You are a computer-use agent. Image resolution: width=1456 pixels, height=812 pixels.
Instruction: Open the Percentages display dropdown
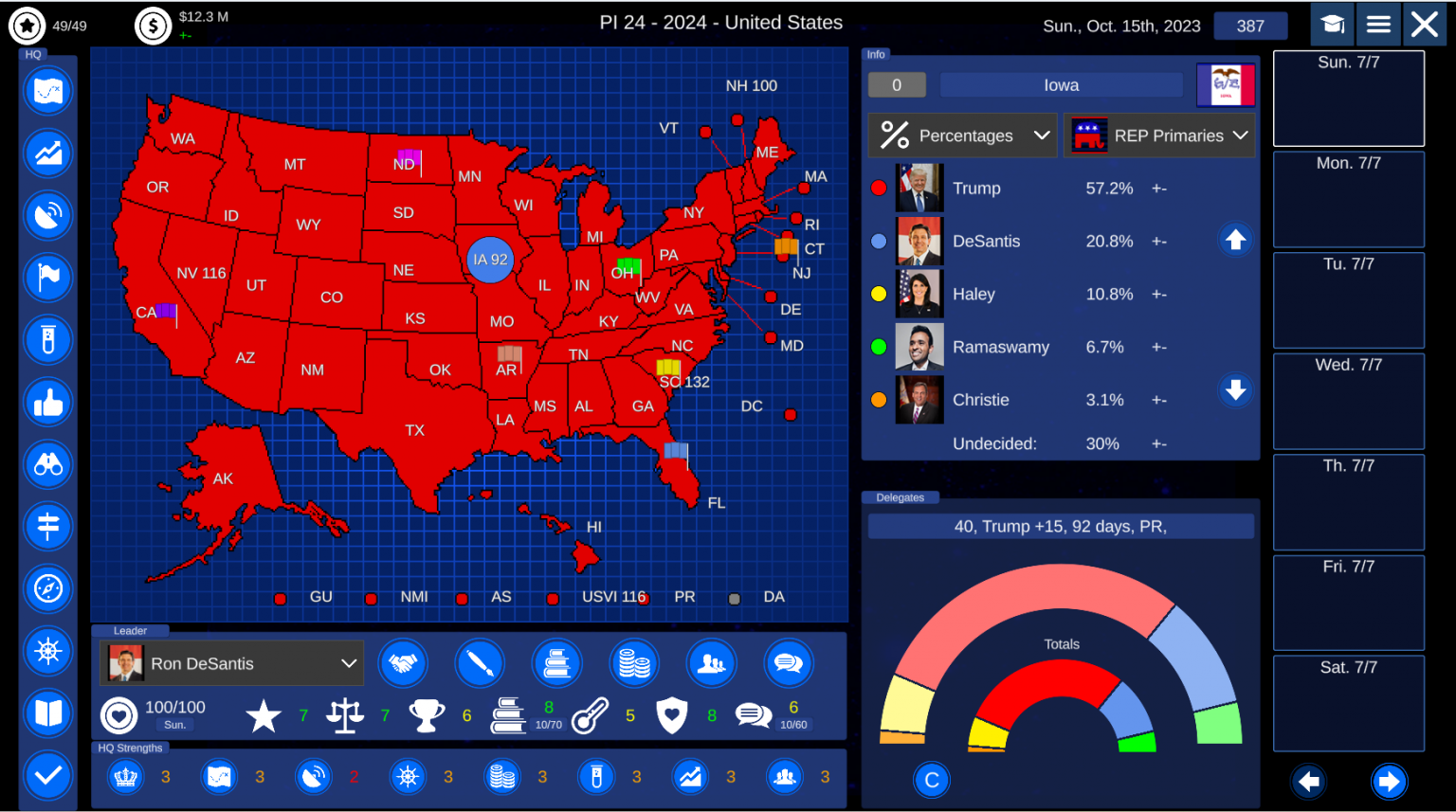click(x=961, y=135)
